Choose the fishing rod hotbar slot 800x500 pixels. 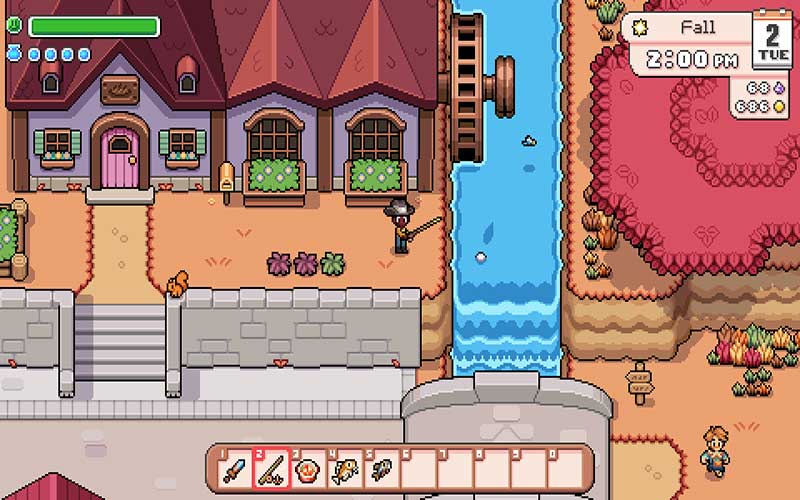[271, 468]
